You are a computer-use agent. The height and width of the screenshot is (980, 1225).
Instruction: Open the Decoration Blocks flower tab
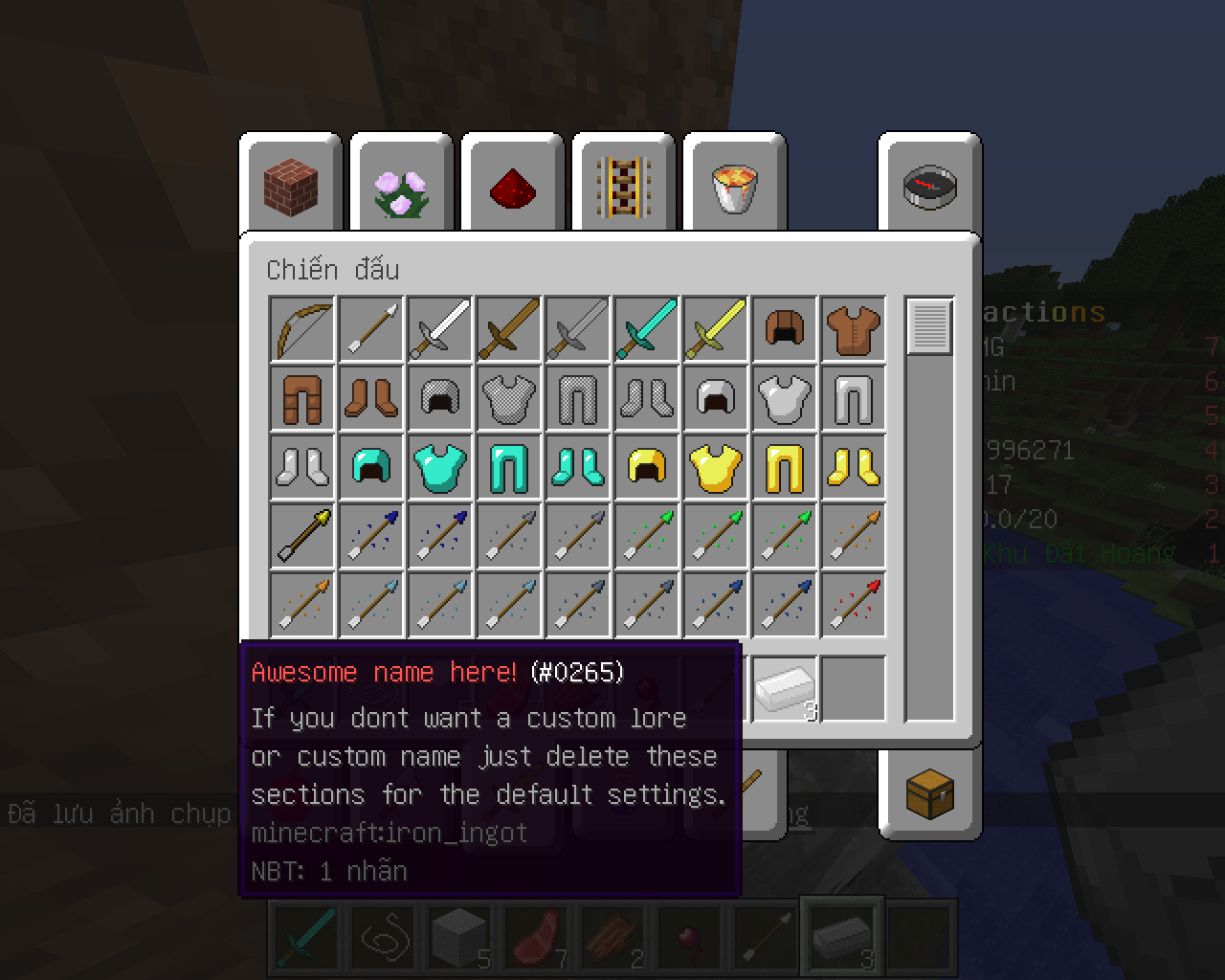tap(401, 186)
